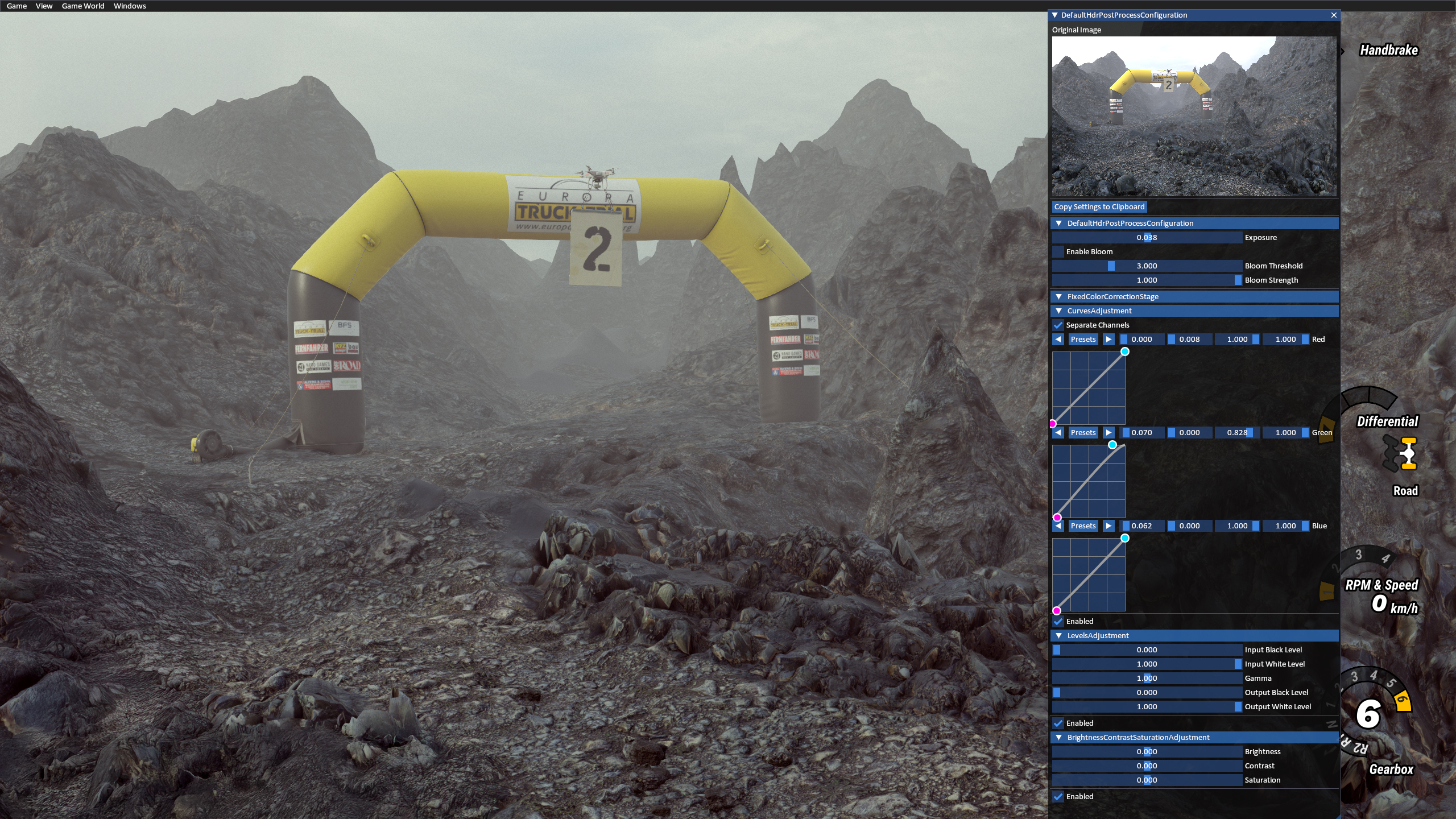Viewport: 1456px width, 819px height.
Task: Collapse the FixedColorCorrectionStage section
Action: pyautogui.click(x=1059, y=296)
